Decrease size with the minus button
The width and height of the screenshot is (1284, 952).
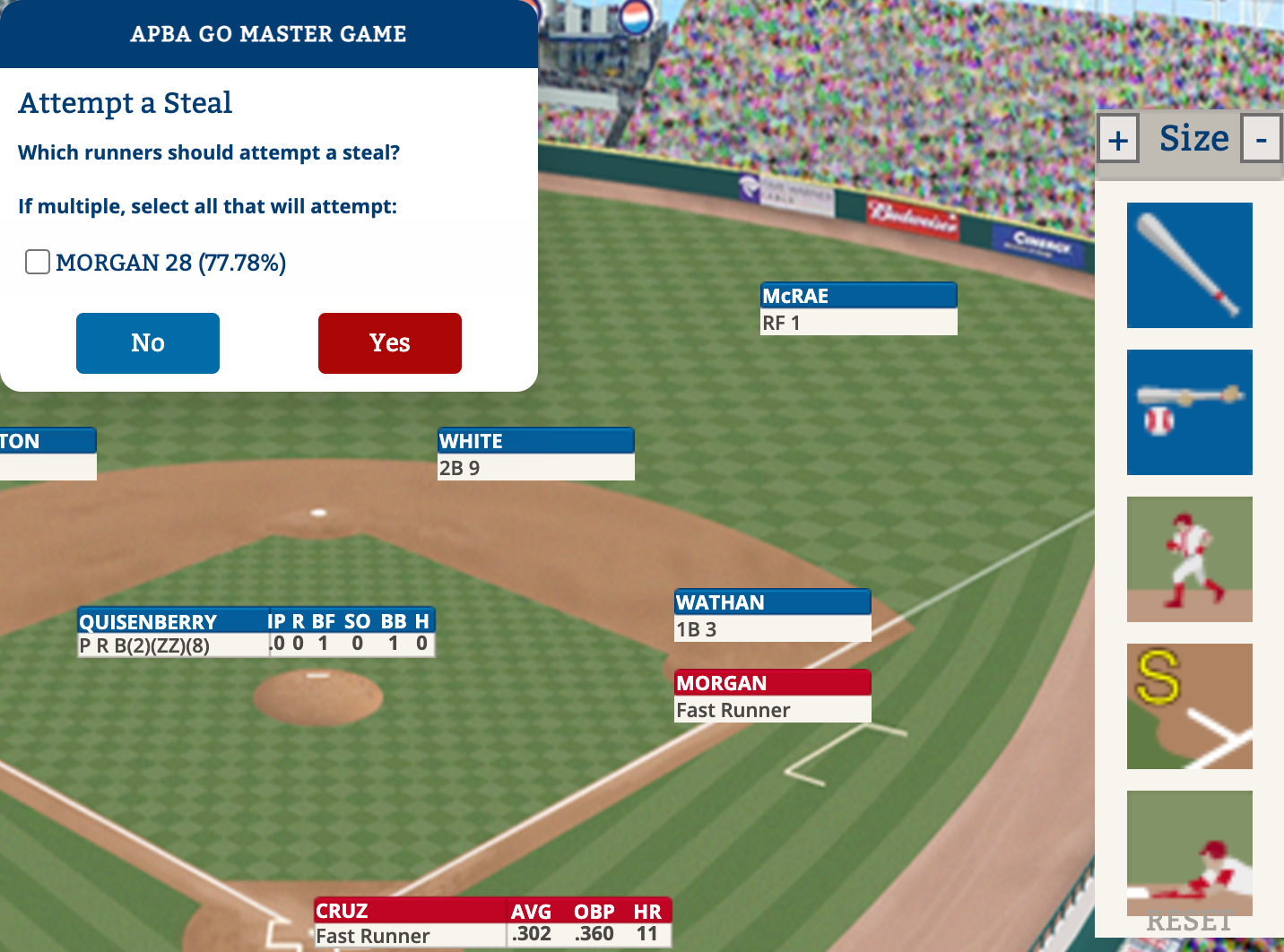click(x=1261, y=140)
